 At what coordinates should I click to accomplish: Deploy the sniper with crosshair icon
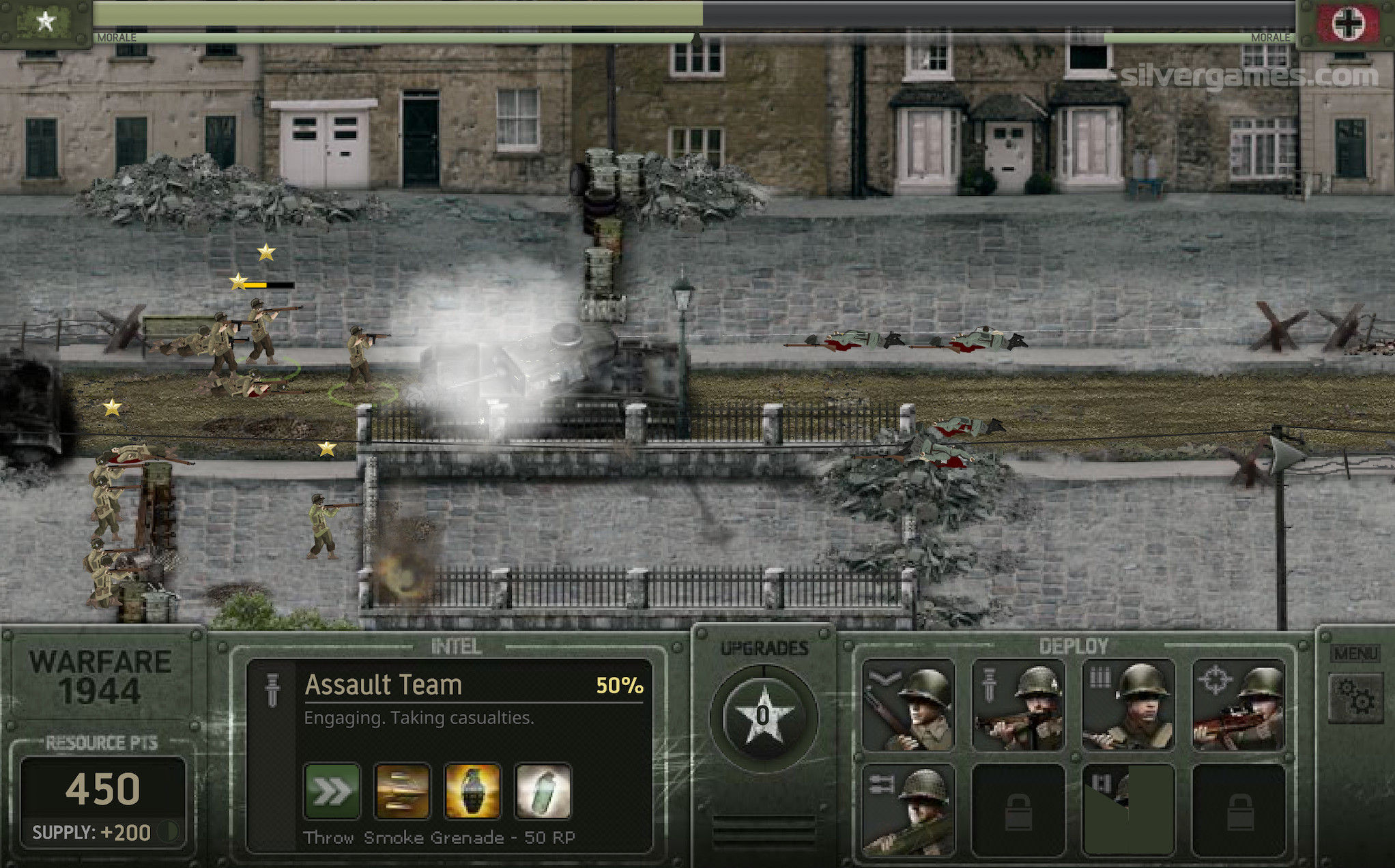point(1238,705)
